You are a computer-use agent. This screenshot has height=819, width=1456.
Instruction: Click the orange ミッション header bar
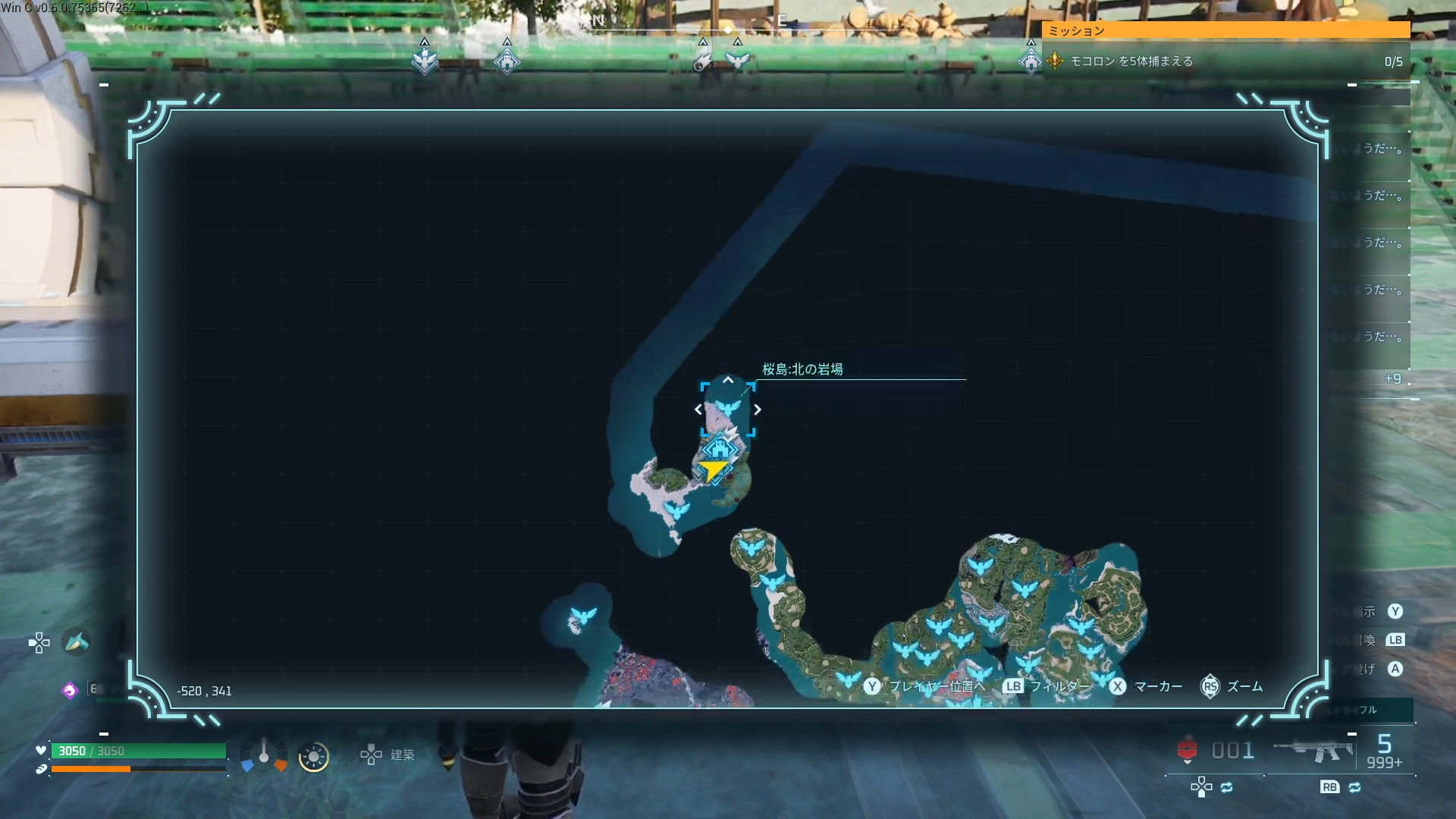[1225, 30]
